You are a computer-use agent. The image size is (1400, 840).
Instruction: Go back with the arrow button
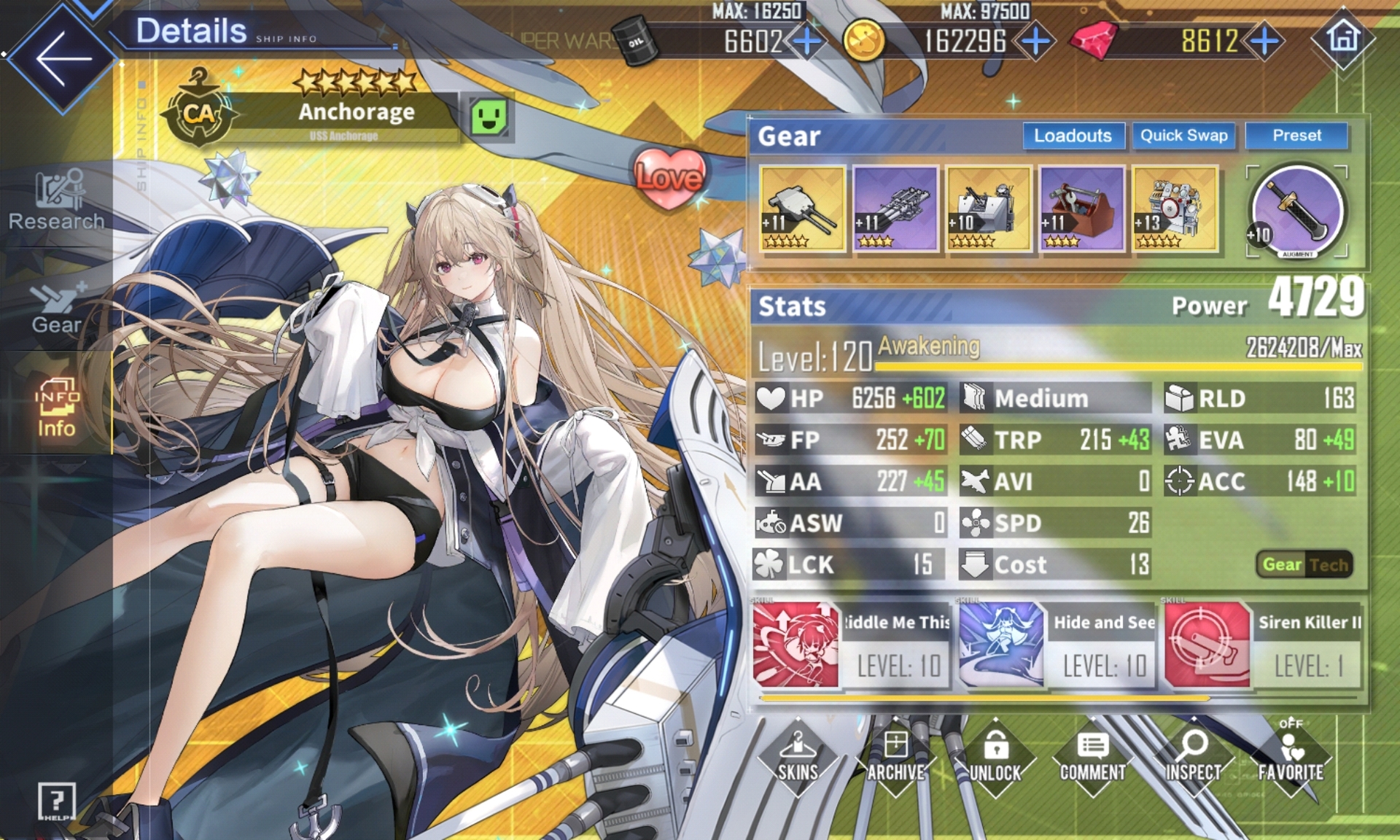(x=62, y=58)
